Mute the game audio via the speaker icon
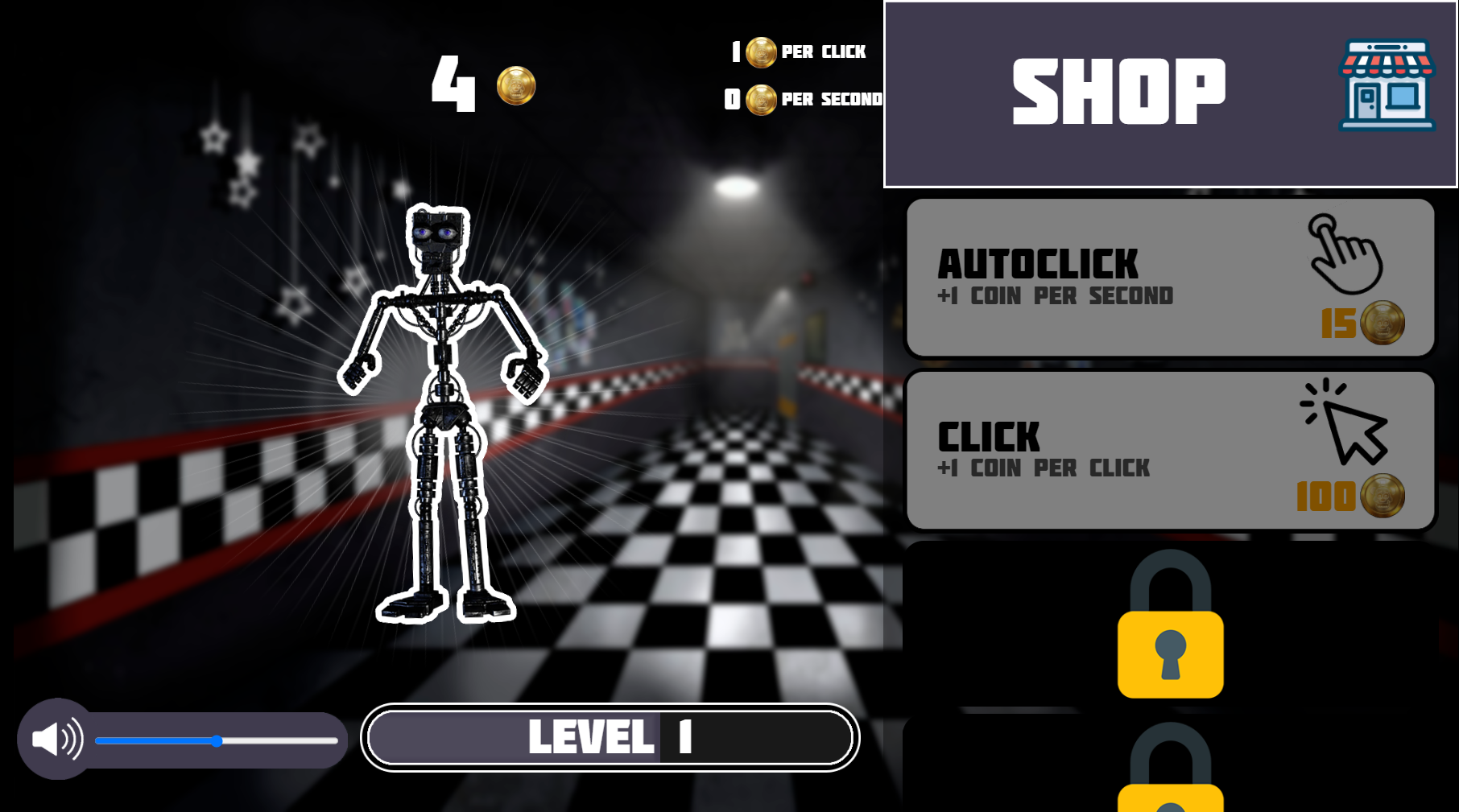Image resolution: width=1459 pixels, height=812 pixels. click(x=56, y=738)
